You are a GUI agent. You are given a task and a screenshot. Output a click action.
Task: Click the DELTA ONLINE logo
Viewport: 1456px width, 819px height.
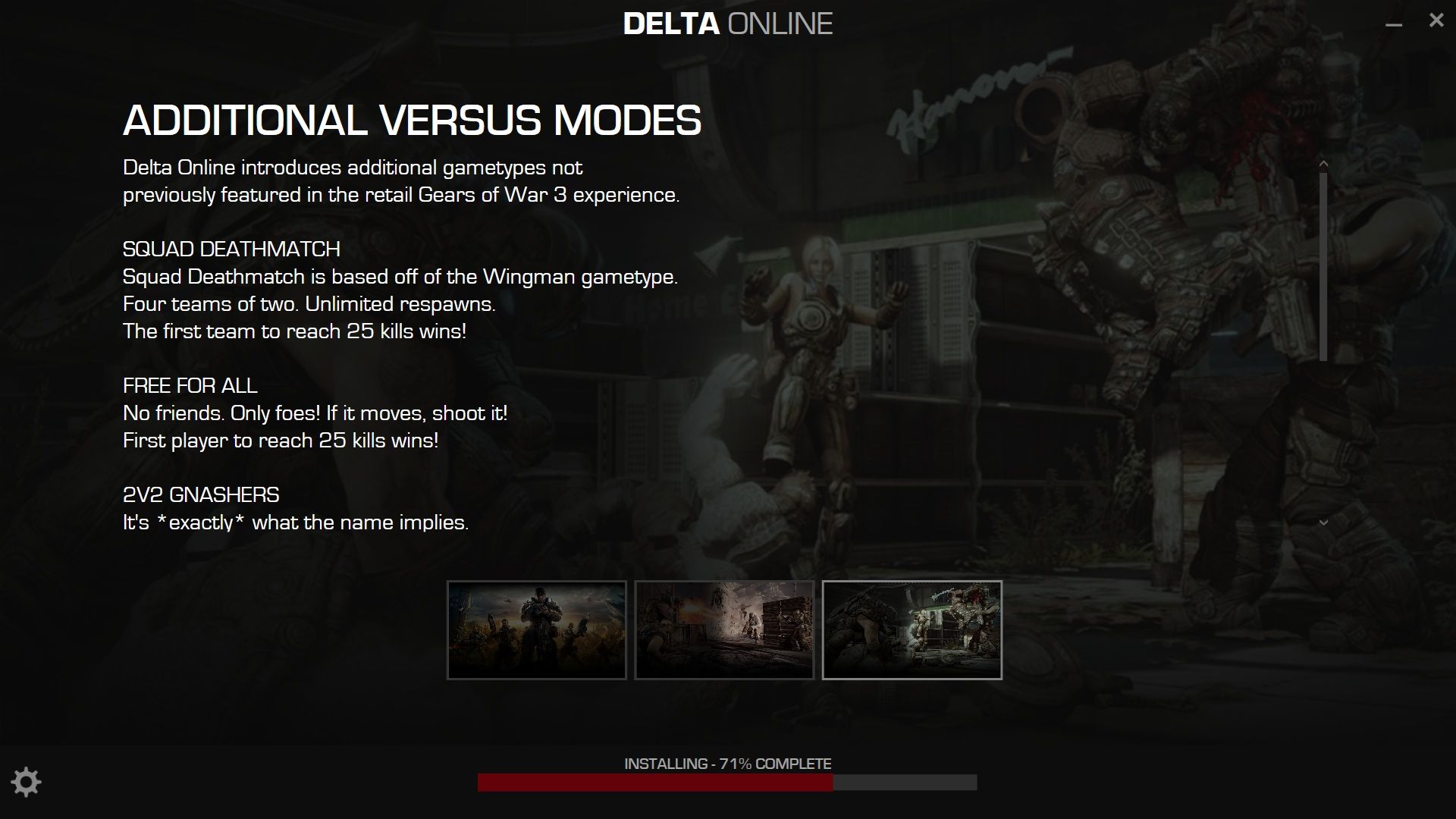(x=728, y=24)
